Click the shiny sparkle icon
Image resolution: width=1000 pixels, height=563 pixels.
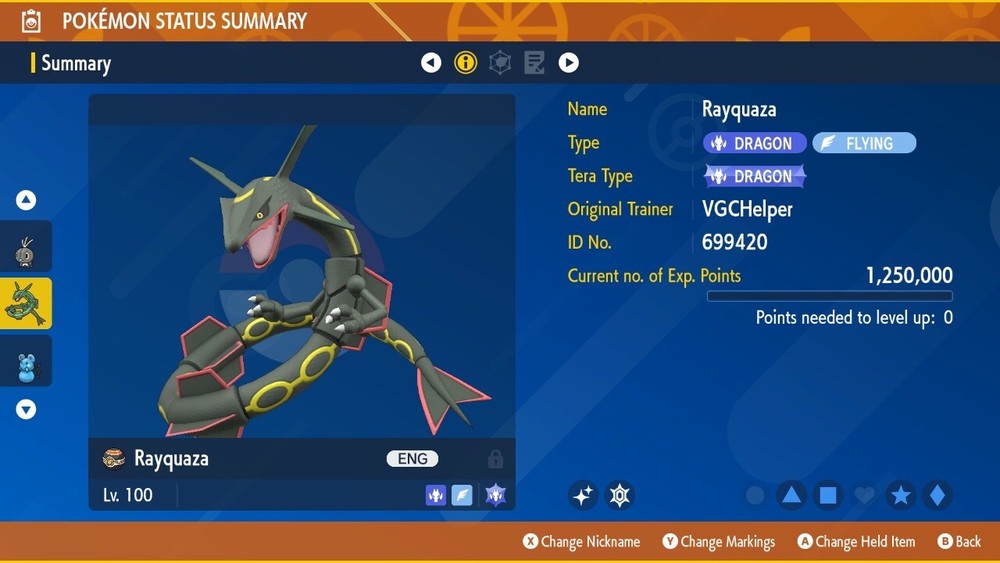(583, 495)
